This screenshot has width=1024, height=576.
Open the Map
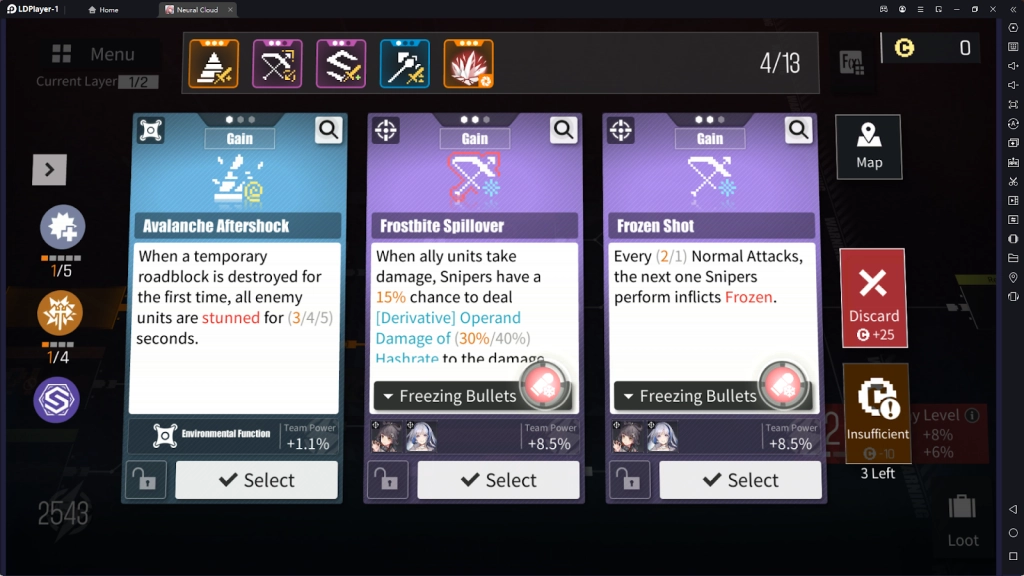click(868, 147)
